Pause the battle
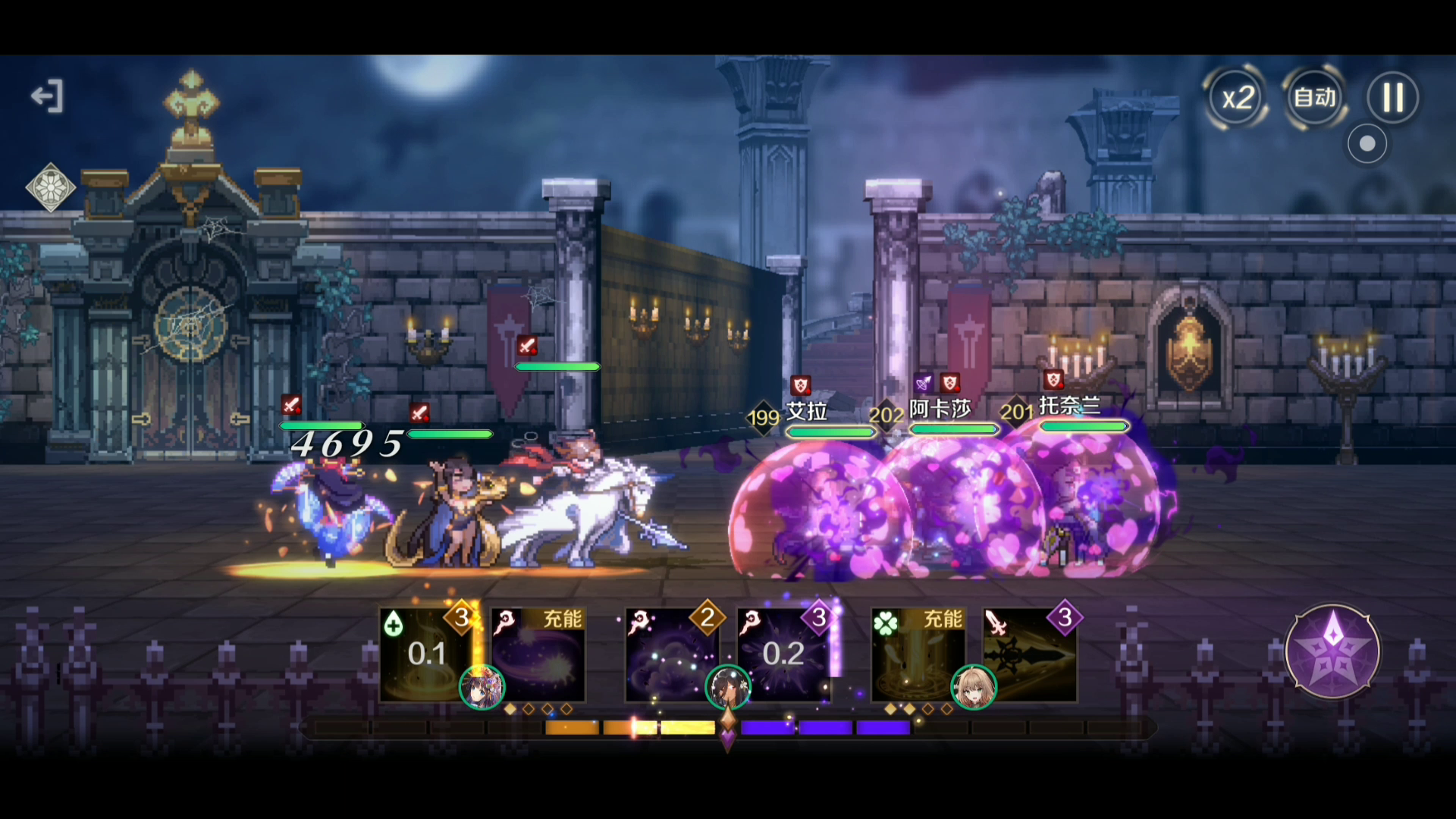 coord(1392,98)
